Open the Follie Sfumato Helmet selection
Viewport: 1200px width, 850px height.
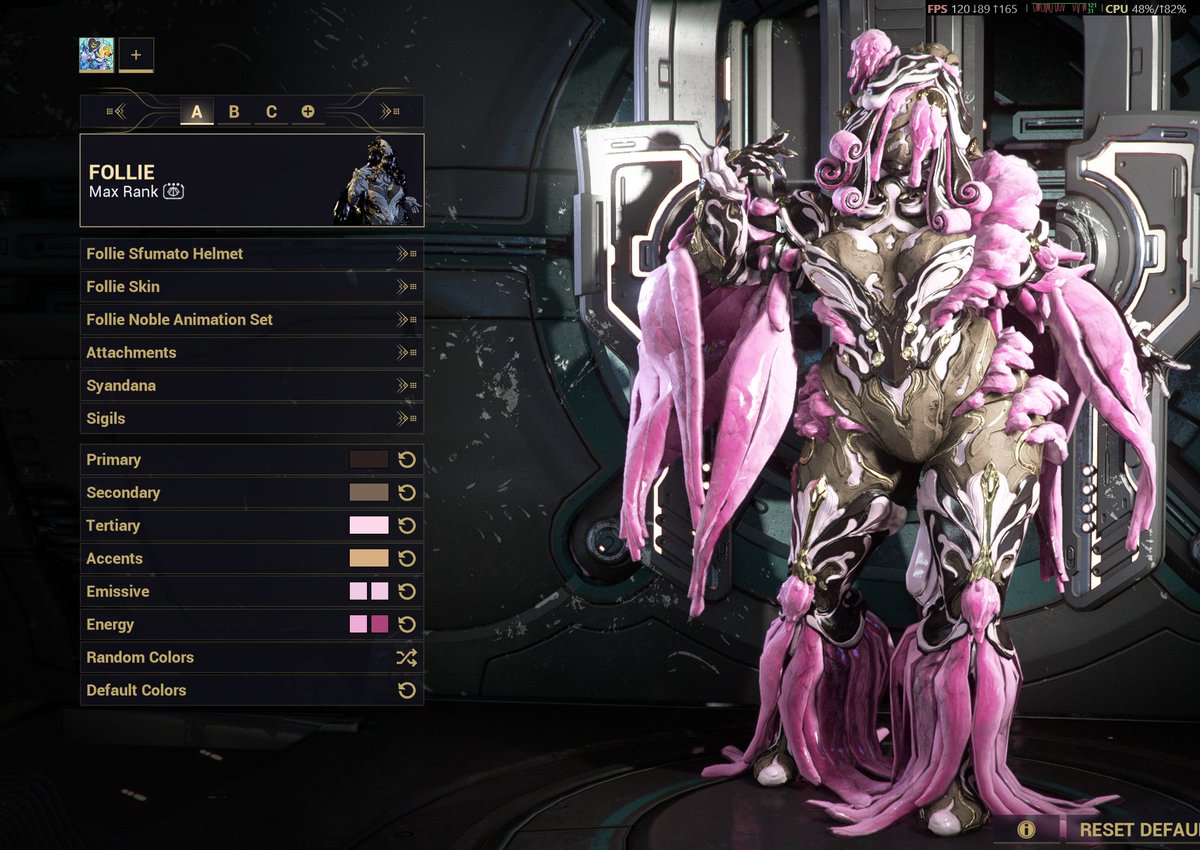pos(251,254)
